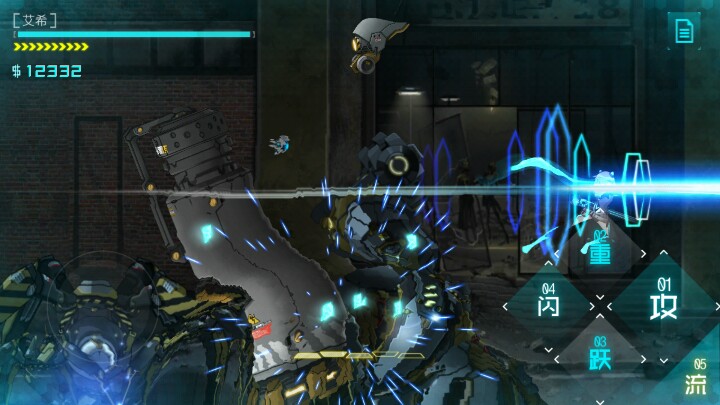720x405 pixels.
Task: Tap the 攻 attack button
Action: point(663,303)
